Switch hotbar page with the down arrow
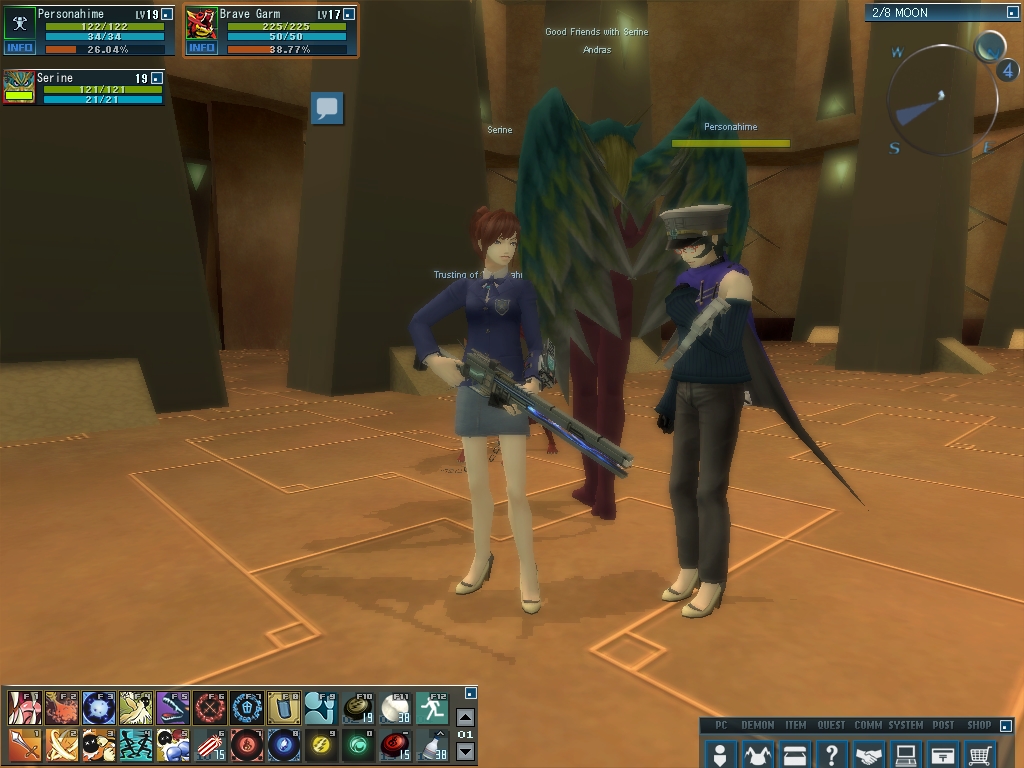Viewport: 1024px width, 768px height. click(x=465, y=752)
